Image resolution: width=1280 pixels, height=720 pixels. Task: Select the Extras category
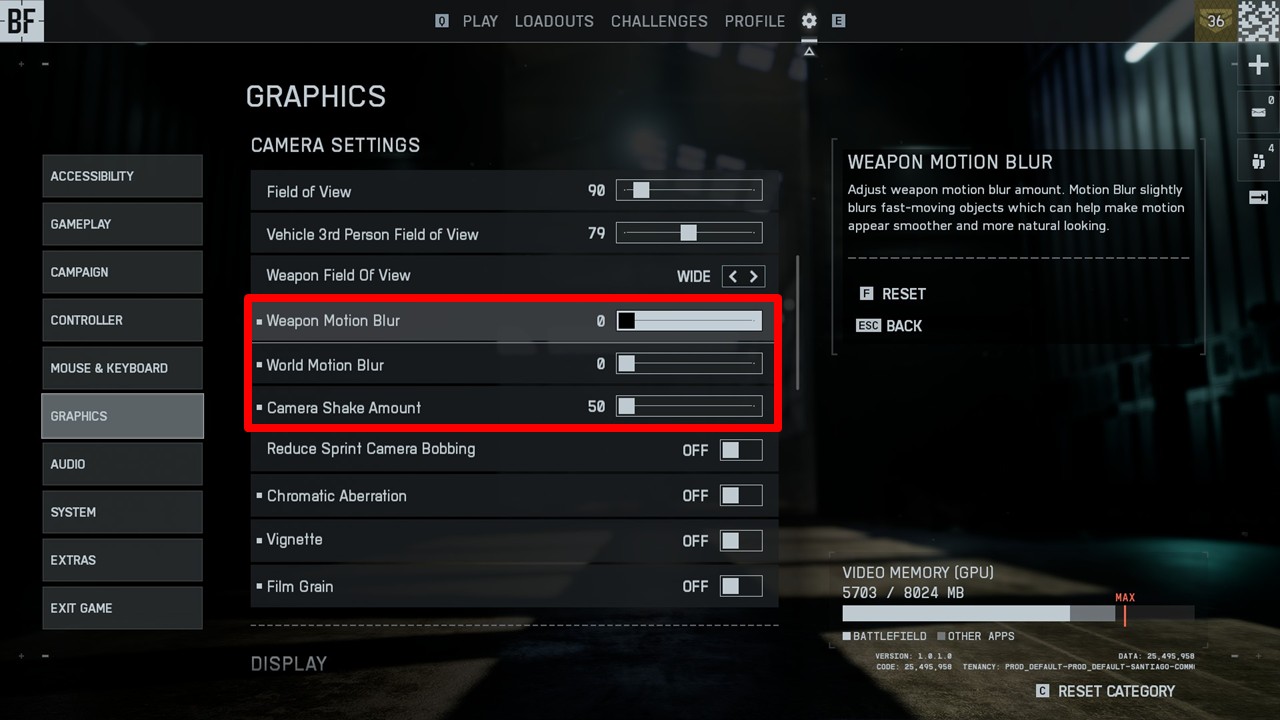tap(122, 560)
